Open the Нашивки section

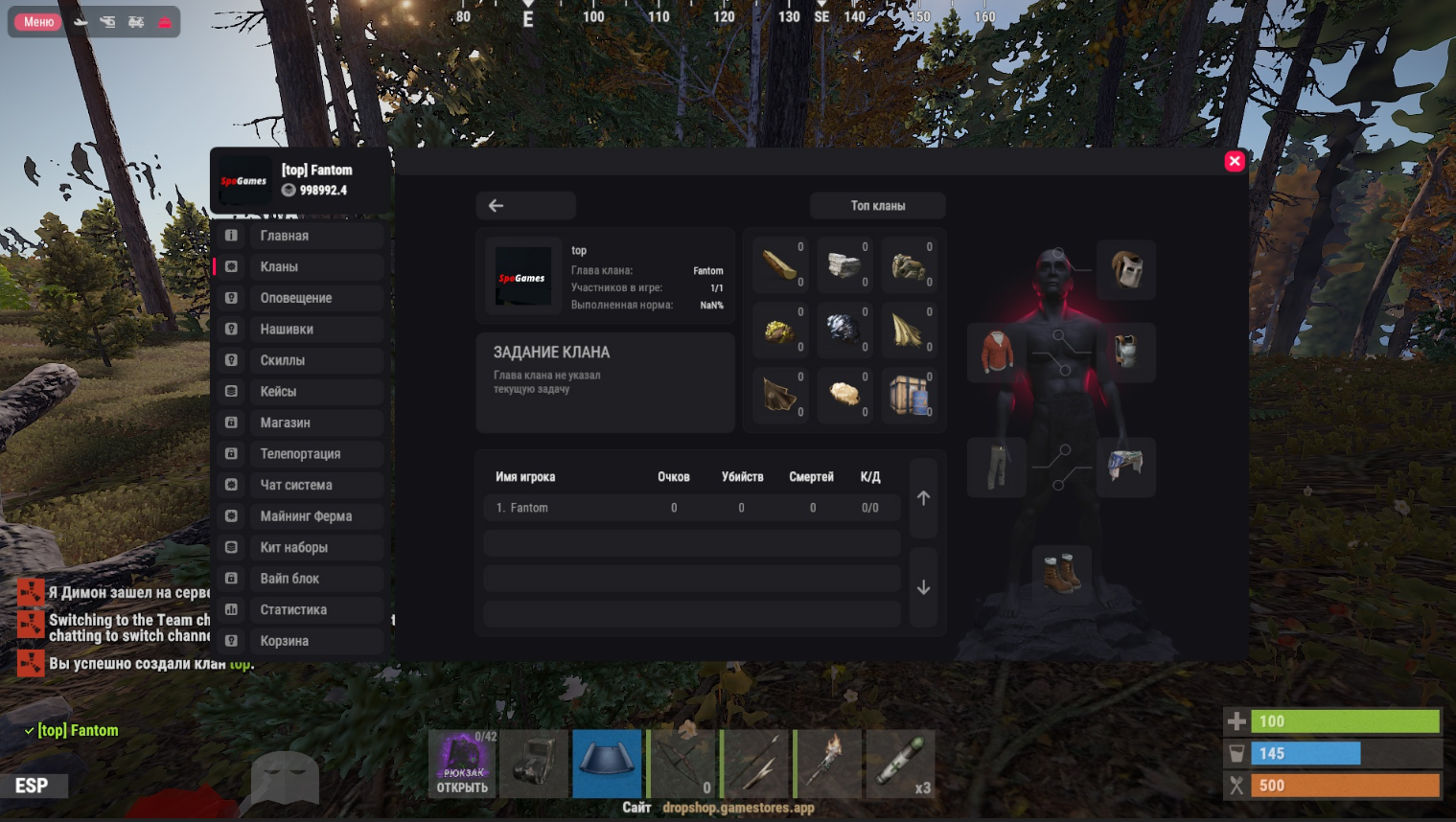tap(299, 329)
